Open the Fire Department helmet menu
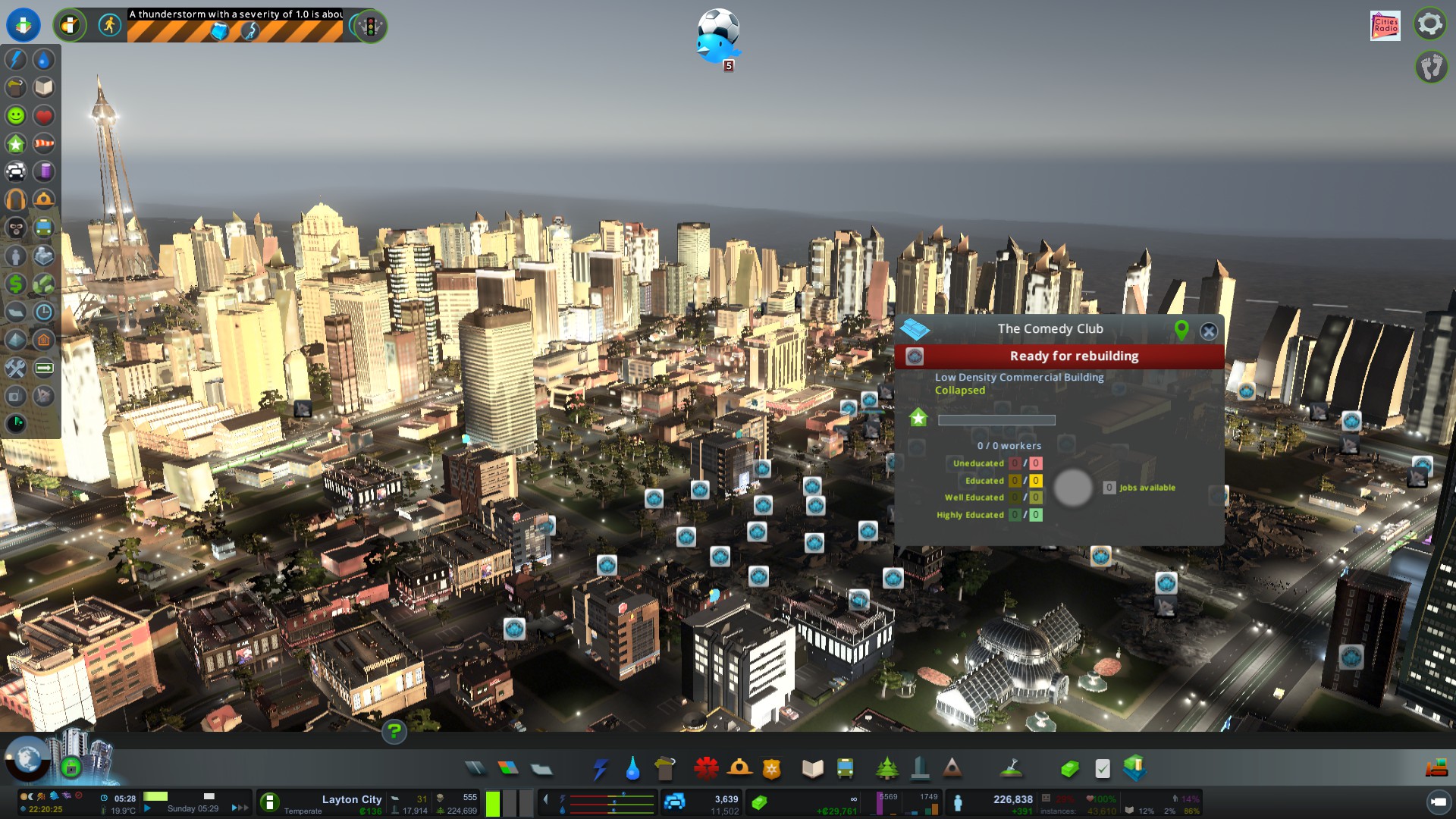 pos(739,769)
